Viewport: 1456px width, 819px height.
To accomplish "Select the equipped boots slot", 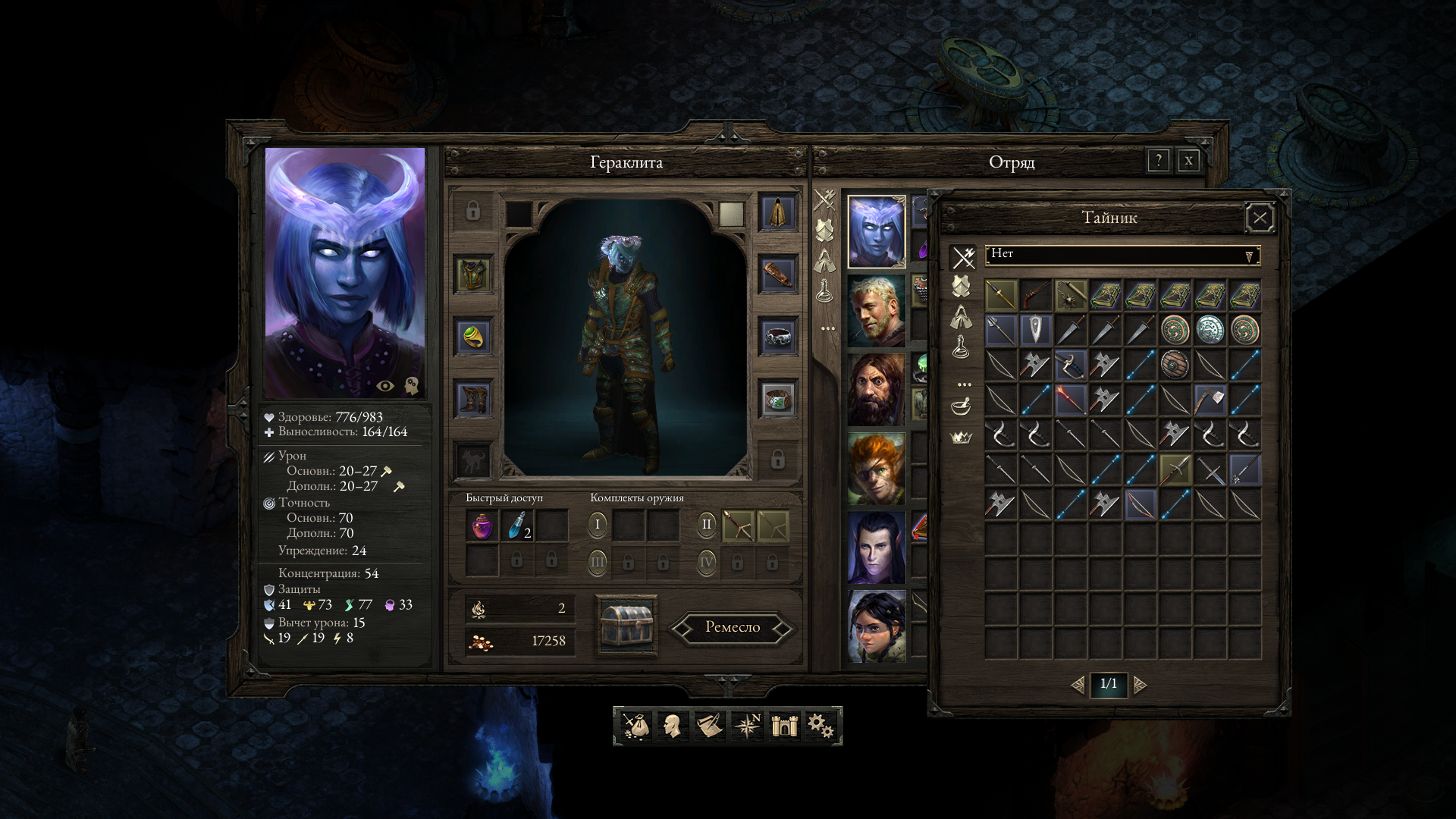I will (473, 398).
